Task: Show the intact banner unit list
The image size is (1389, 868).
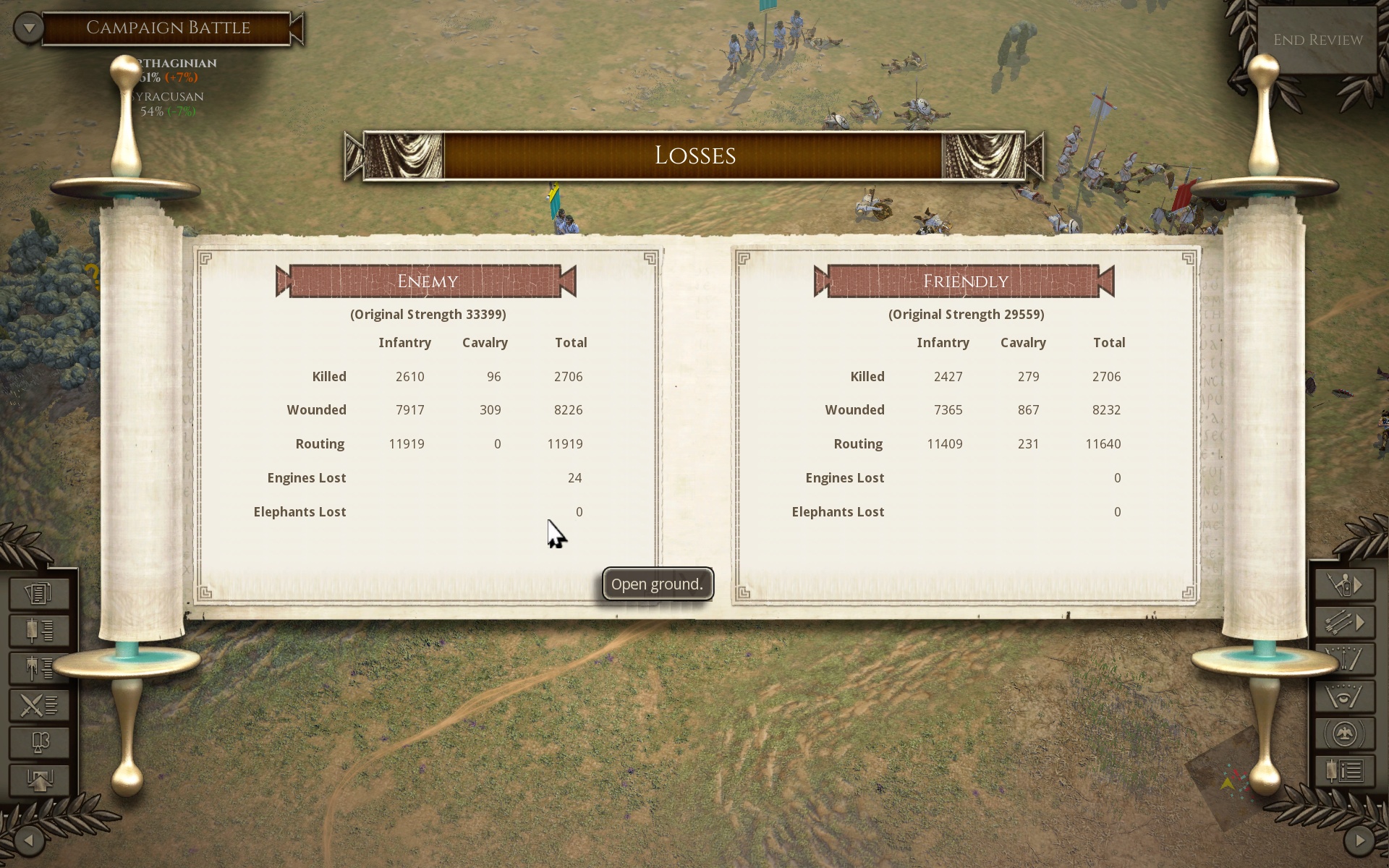Action: coord(39,631)
